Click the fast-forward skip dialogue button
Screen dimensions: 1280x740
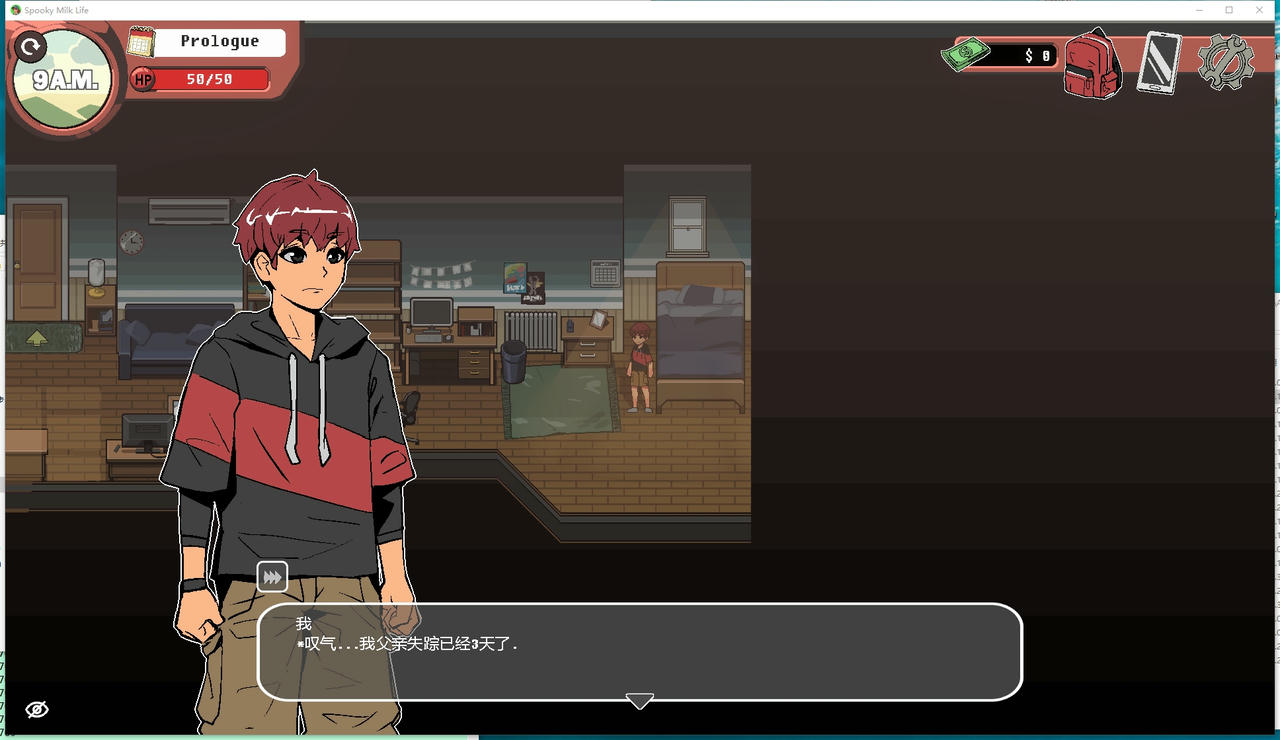pyautogui.click(x=272, y=577)
